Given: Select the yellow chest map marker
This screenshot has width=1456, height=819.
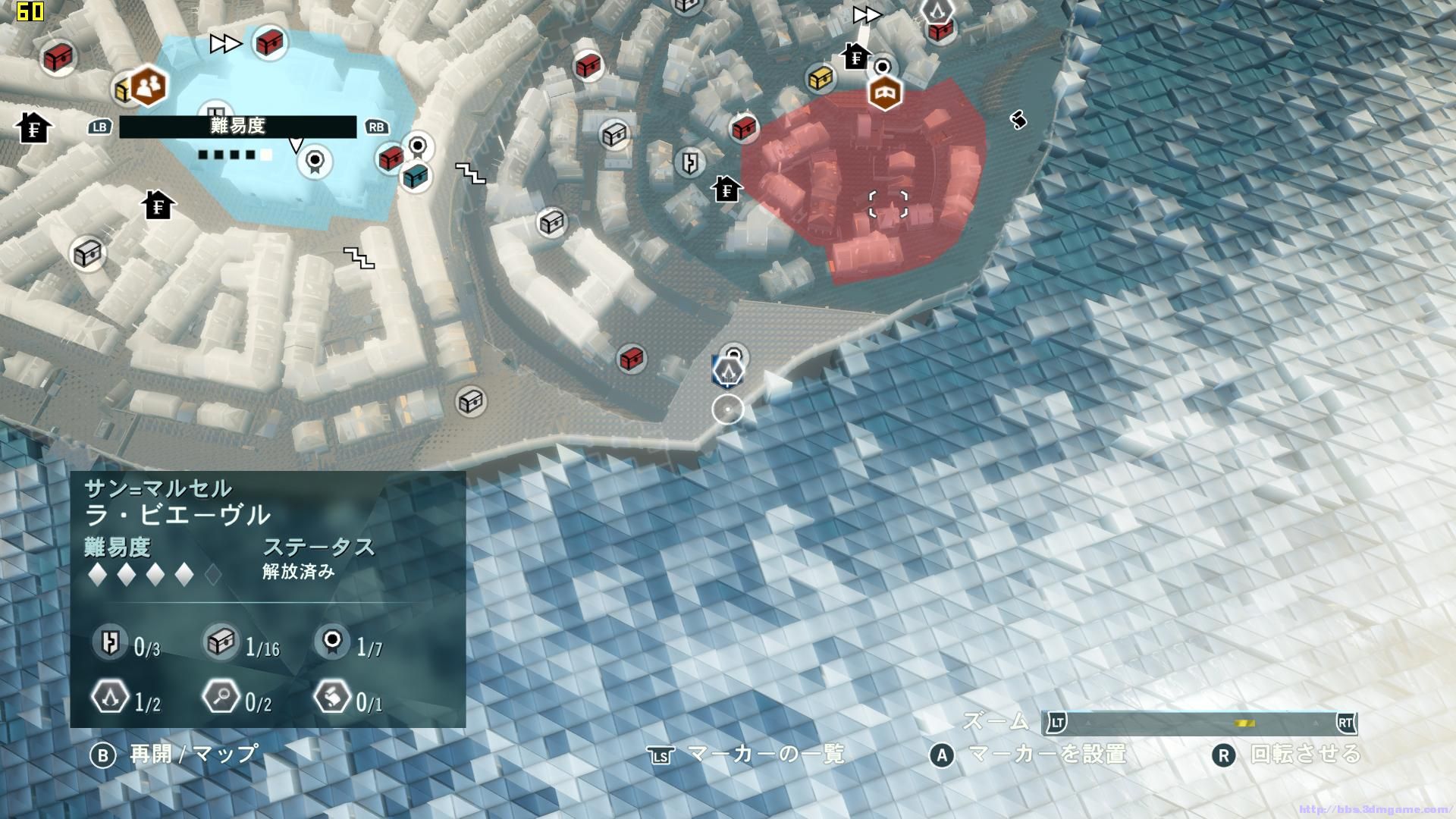Looking at the screenshot, I should tap(821, 78).
